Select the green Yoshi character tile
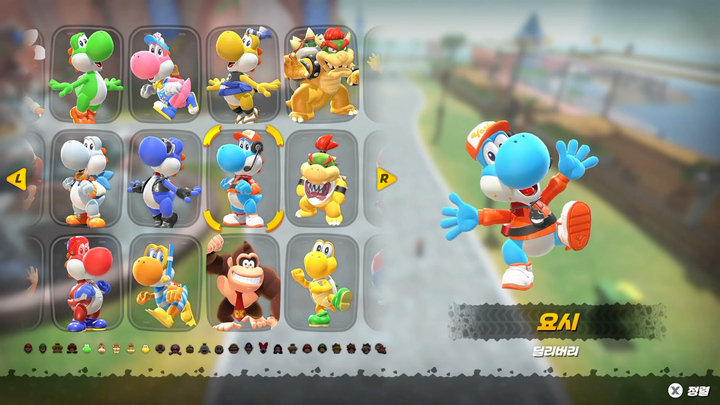720x405 pixels. click(x=87, y=73)
